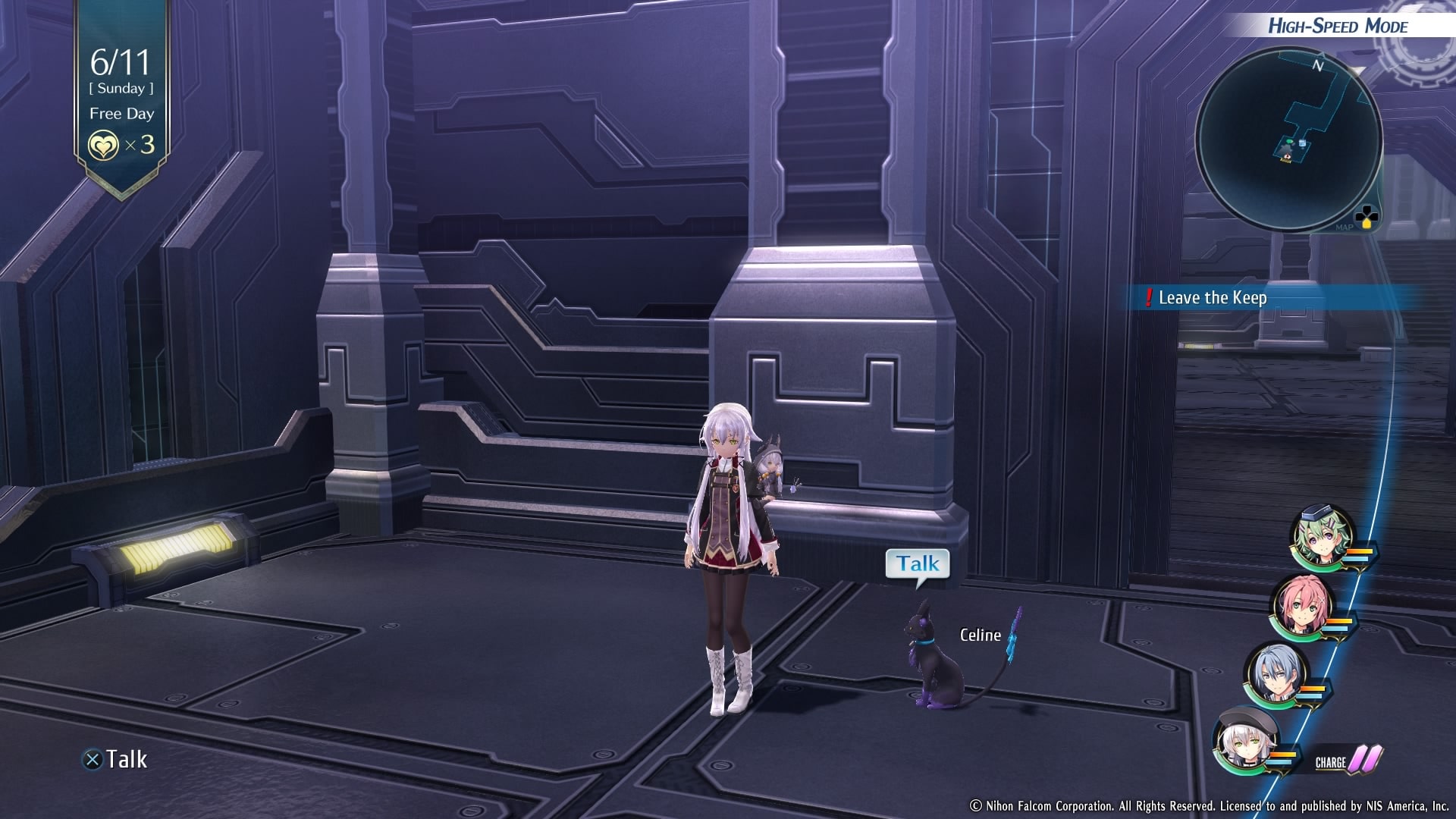Image resolution: width=1456 pixels, height=819 pixels.
Task: Select the Leave the Keep quest text
Action: tap(1213, 298)
